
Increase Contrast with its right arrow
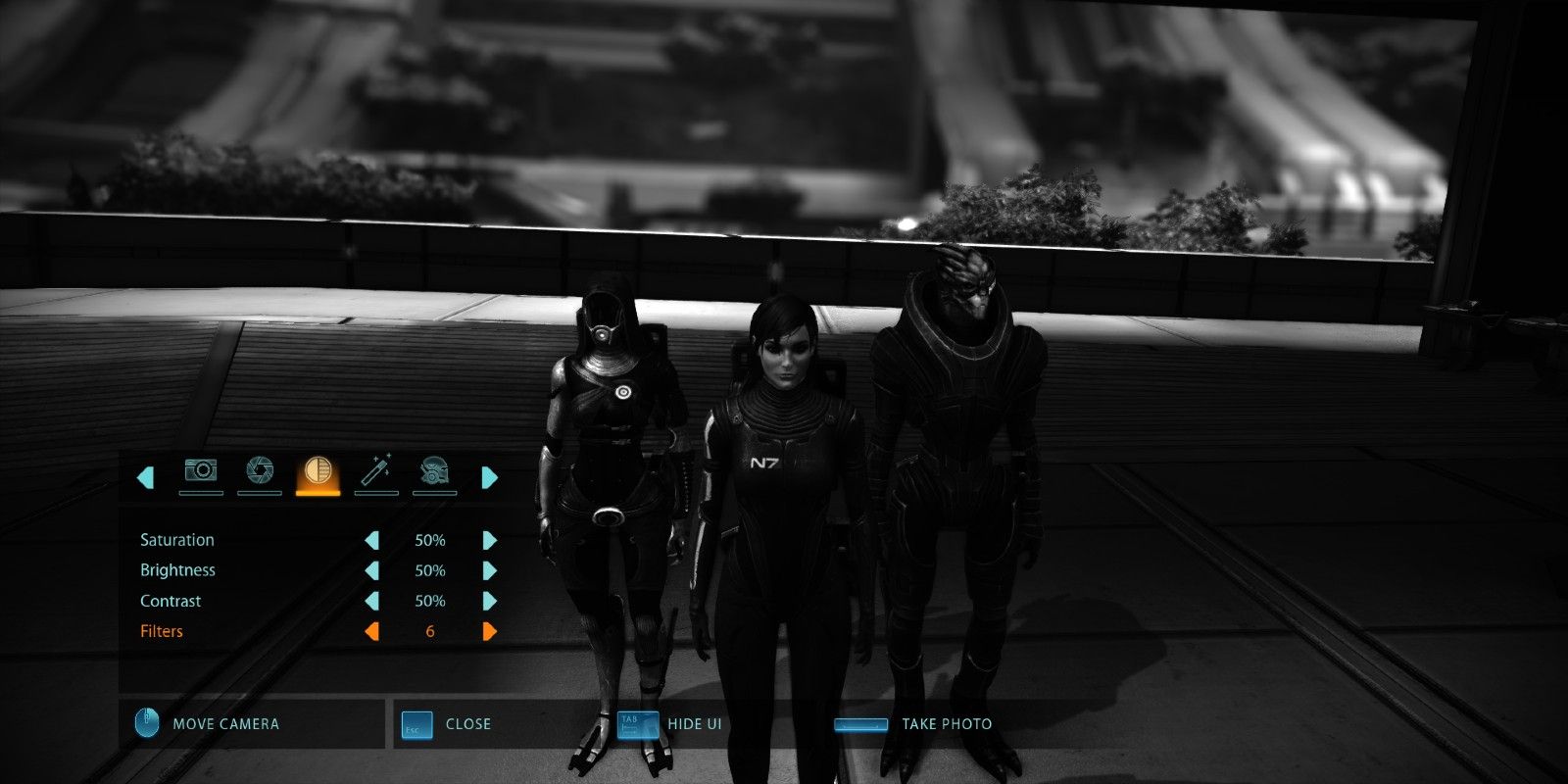pyautogui.click(x=488, y=601)
